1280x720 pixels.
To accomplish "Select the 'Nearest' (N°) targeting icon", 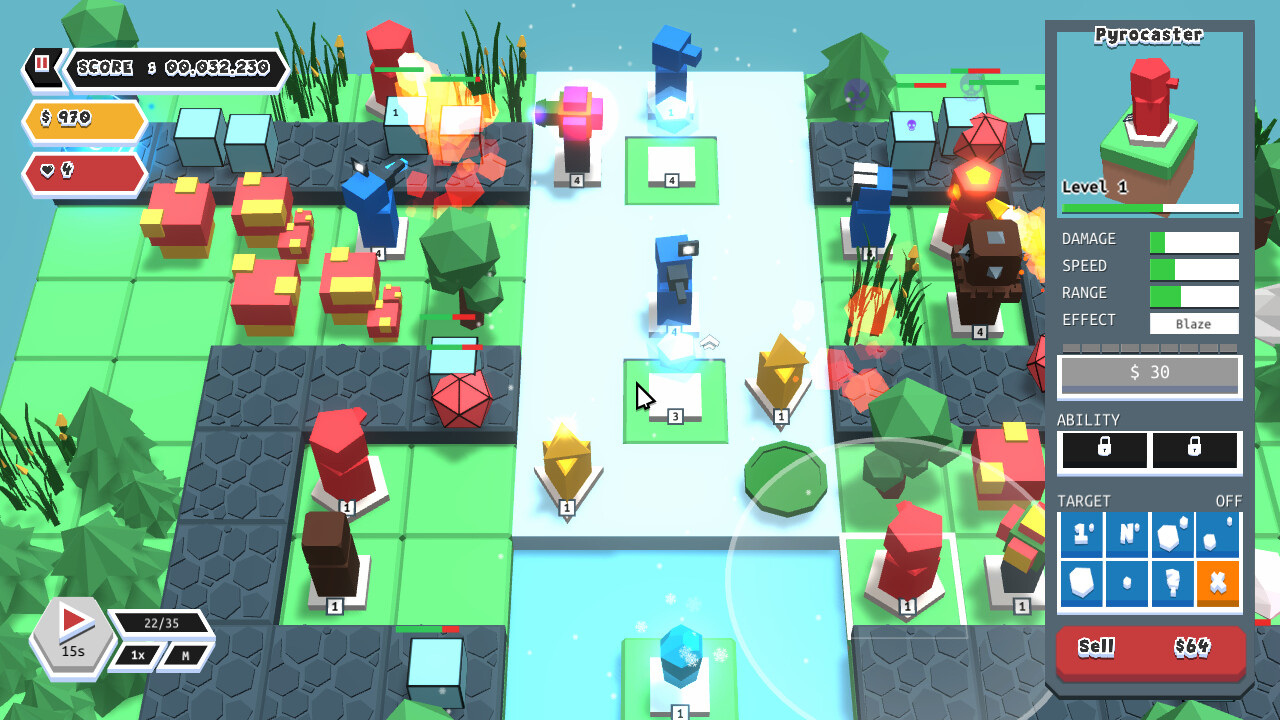I will click(x=1126, y=535).
